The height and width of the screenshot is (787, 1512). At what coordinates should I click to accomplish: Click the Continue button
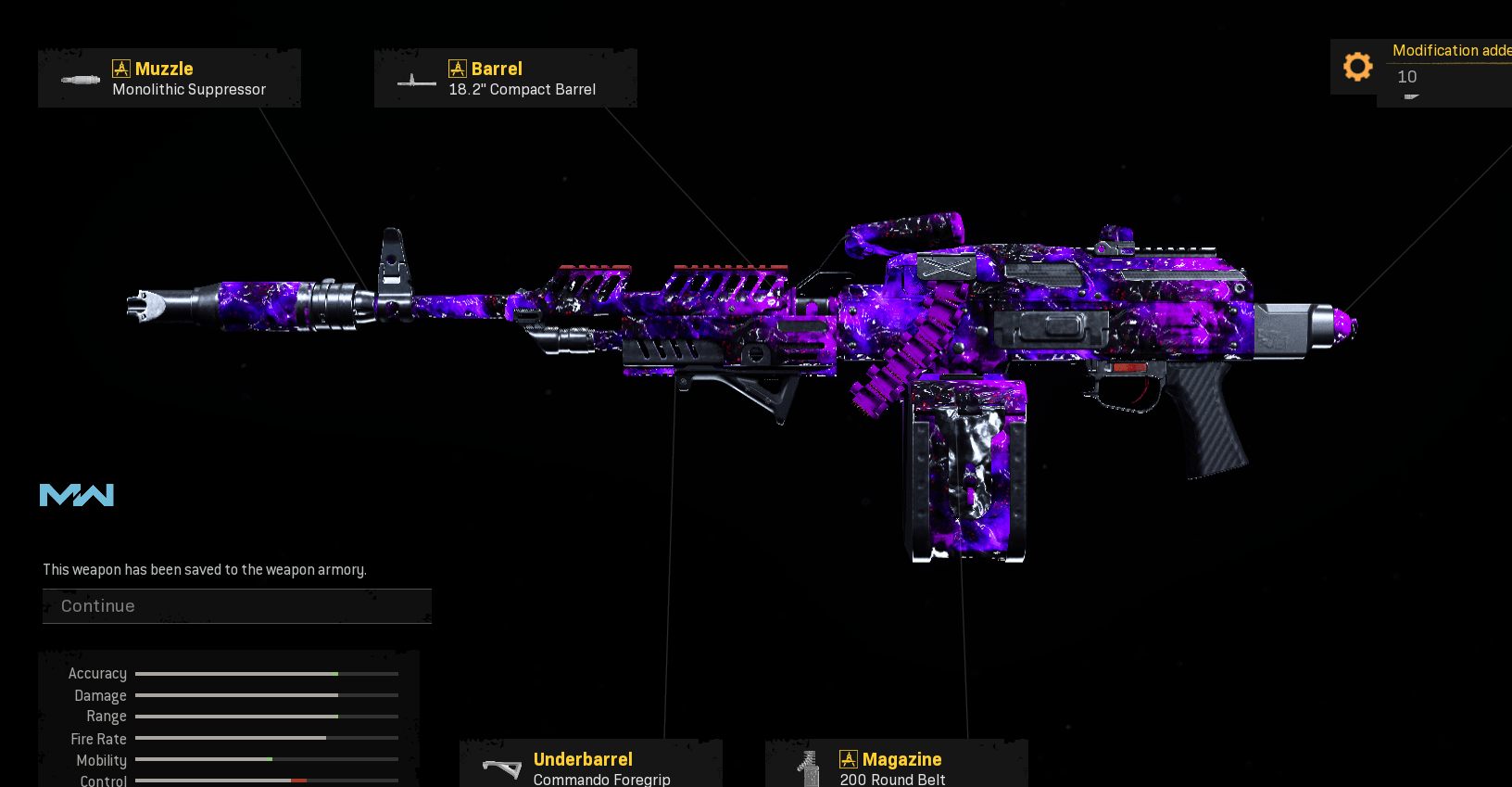point(236,606)
